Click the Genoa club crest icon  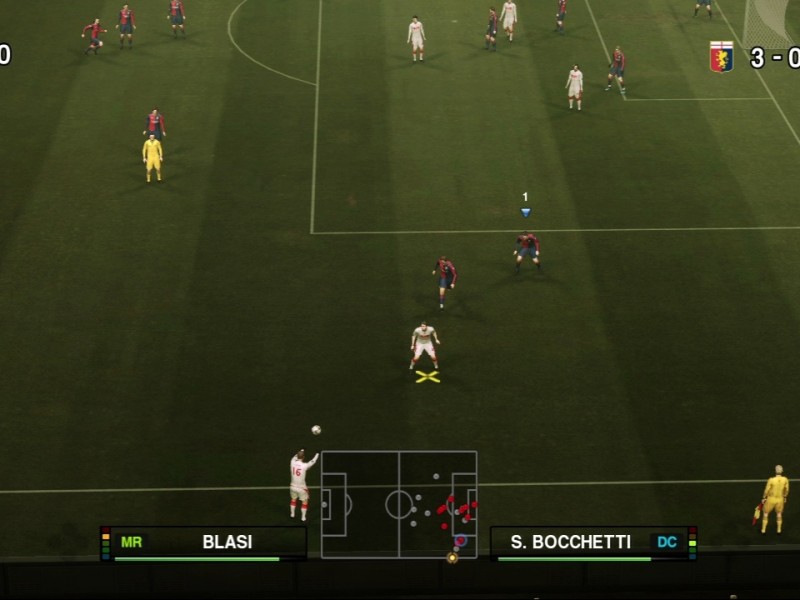pos(720,57)
